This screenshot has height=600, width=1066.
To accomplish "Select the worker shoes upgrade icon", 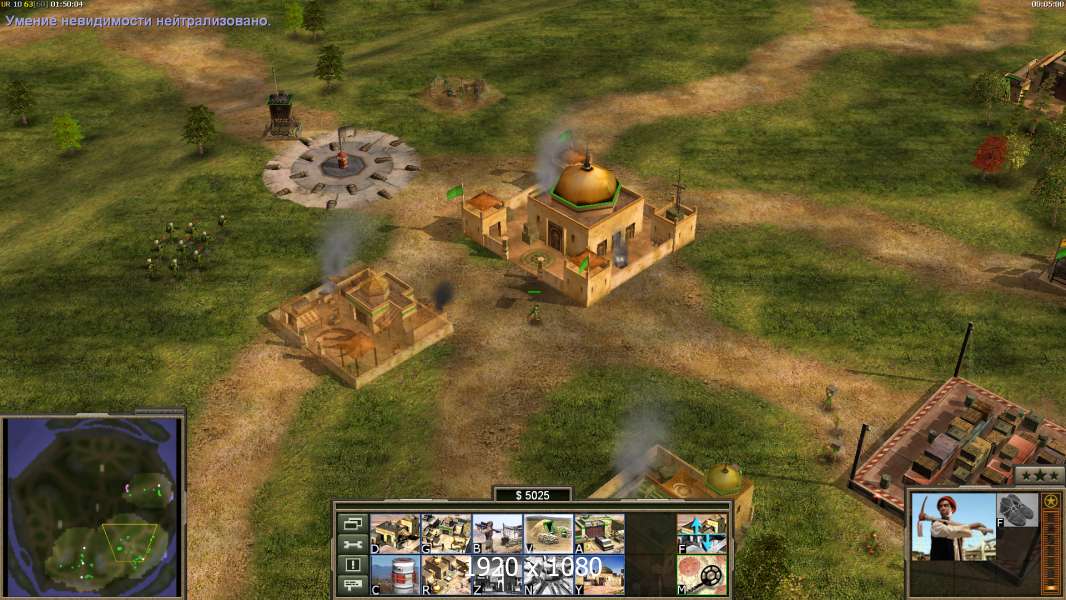I will click(x=1018, y=510).
